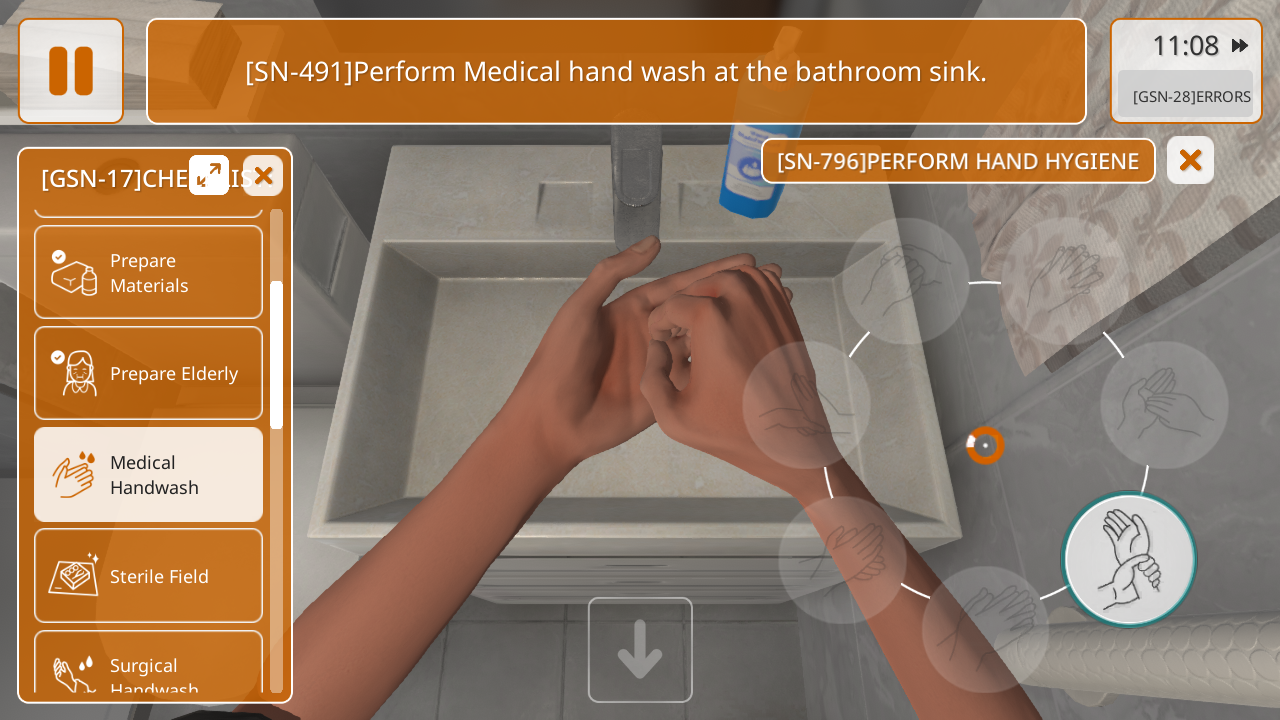Expand the checklist panel
Viewport: 1280px width, 720px height.
[209, 175]
